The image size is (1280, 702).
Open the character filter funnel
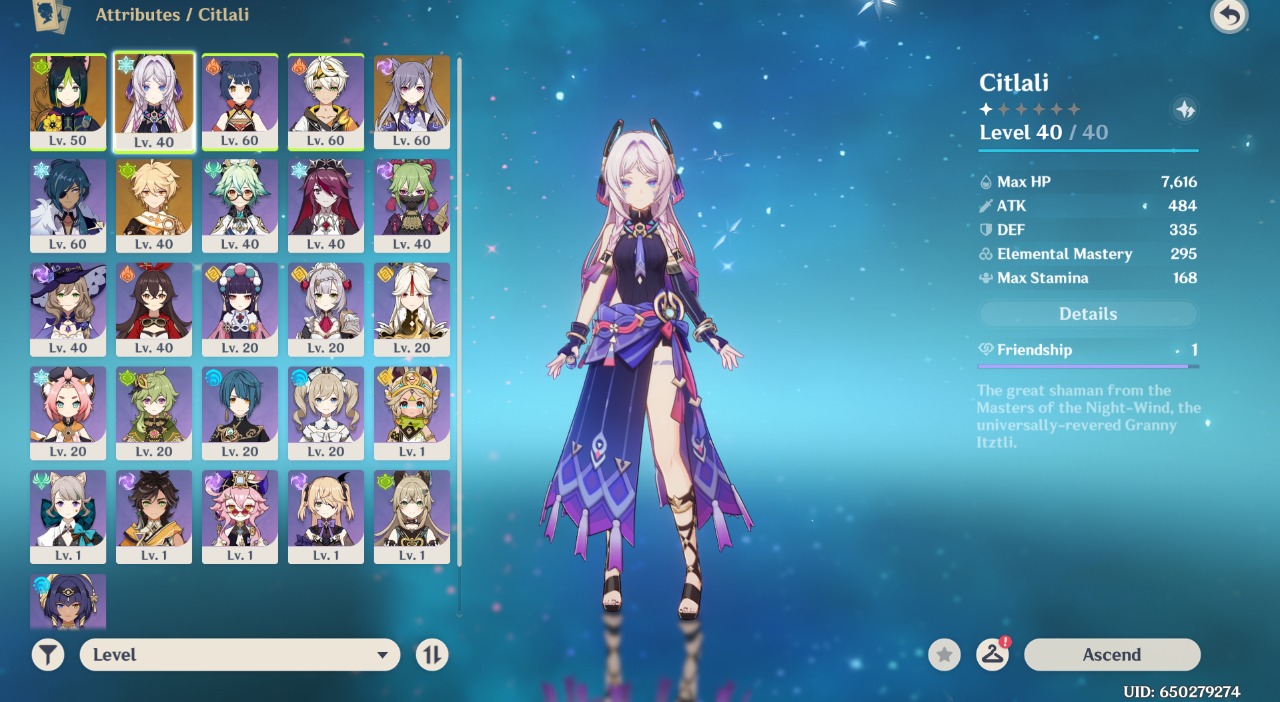[48, 655]
